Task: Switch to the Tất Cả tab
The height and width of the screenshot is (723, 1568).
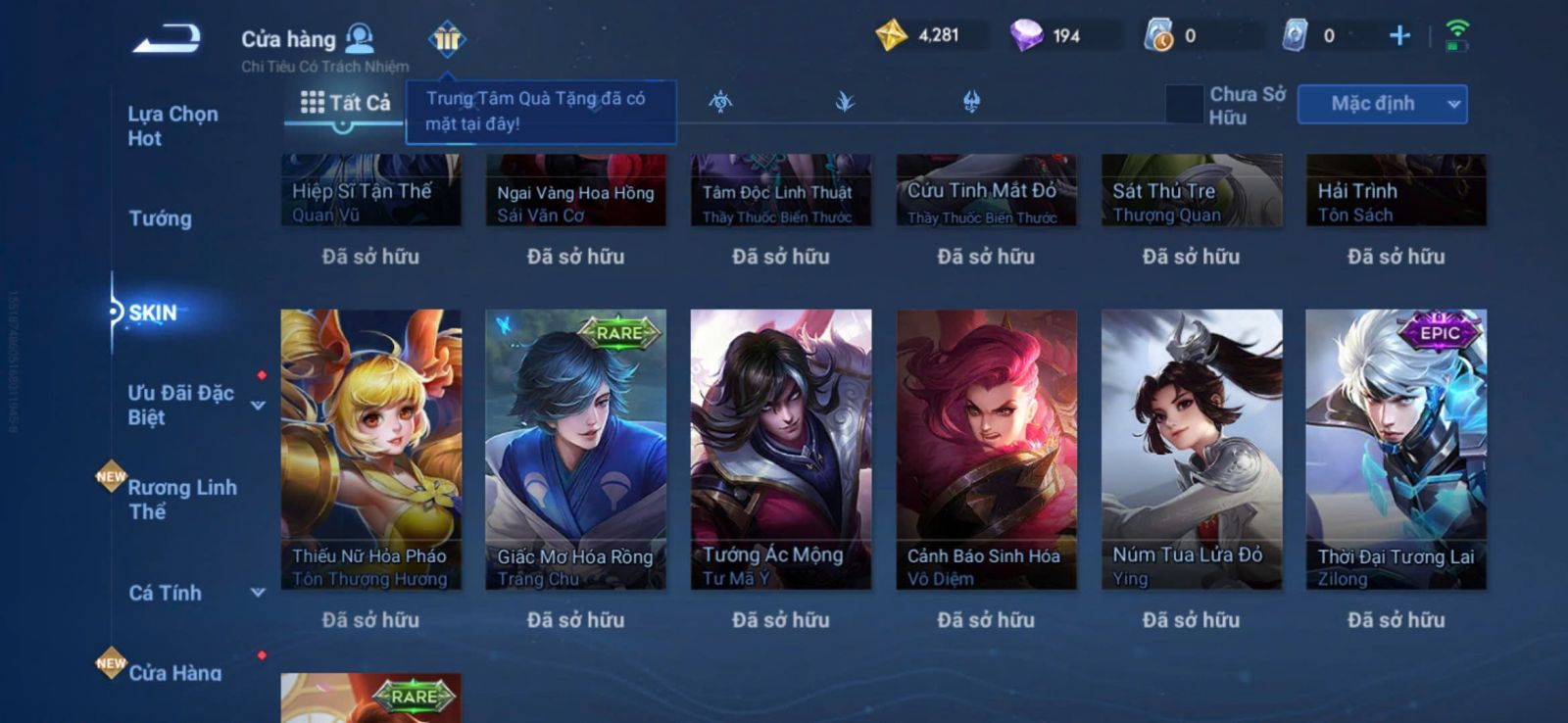Action: [x=345, y=103]
